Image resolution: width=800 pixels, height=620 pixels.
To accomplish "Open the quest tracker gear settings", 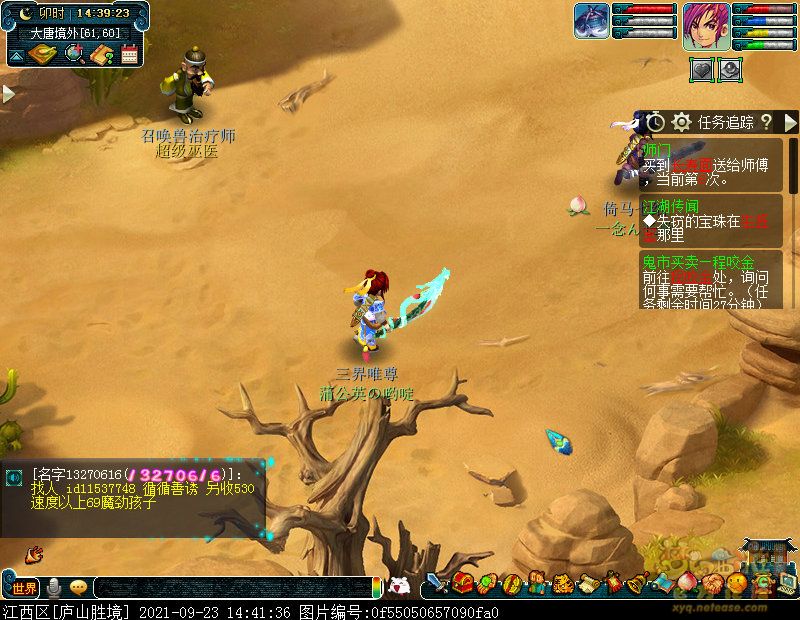I will click(682, 122).
